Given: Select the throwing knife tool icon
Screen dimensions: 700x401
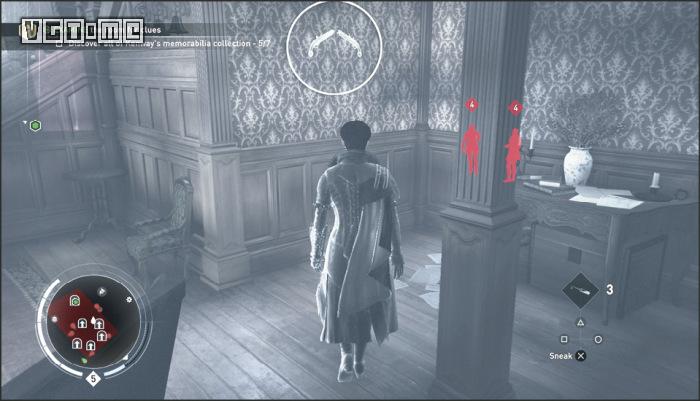Looking at the screenshot, I should [581, 290].
